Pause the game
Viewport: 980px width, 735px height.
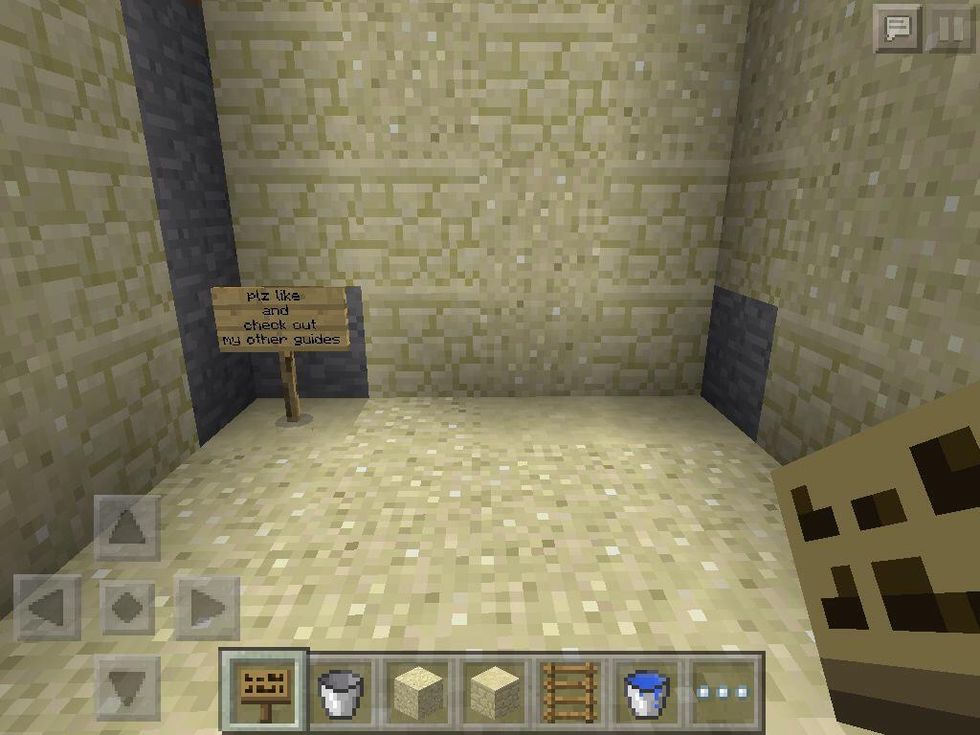point(949,29)
